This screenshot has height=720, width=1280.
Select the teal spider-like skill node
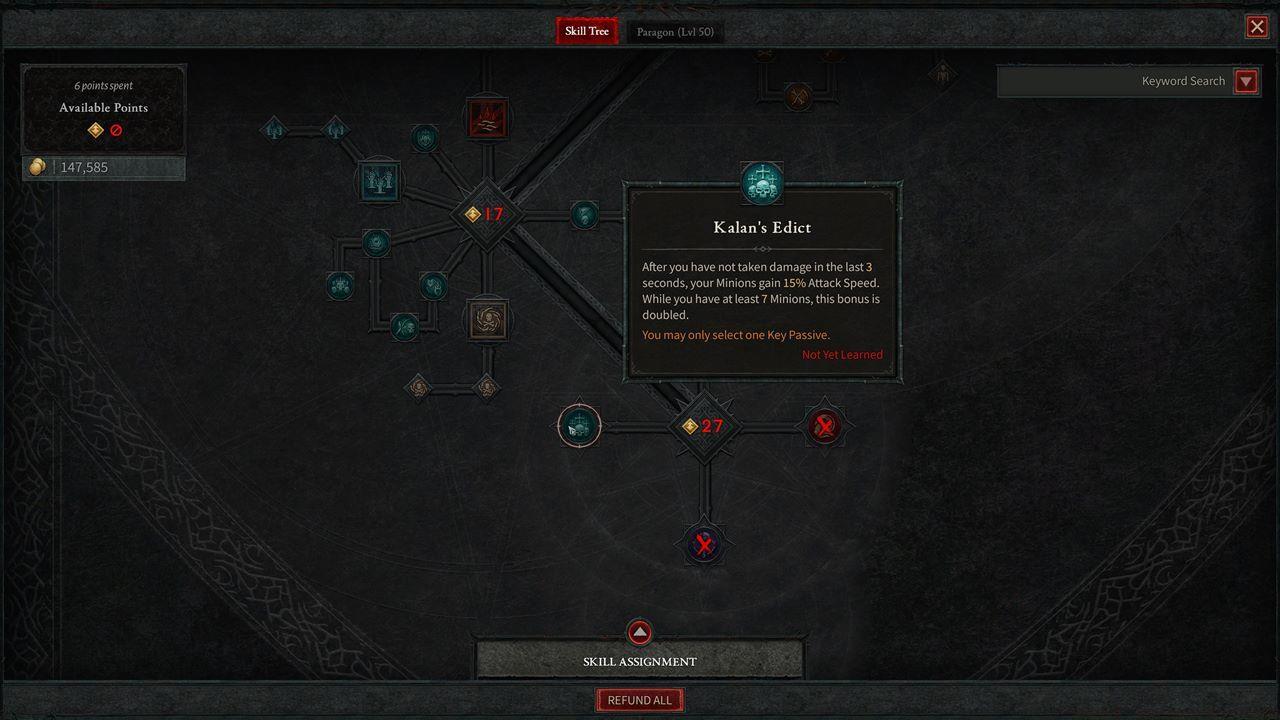click(x=340, y=287)
